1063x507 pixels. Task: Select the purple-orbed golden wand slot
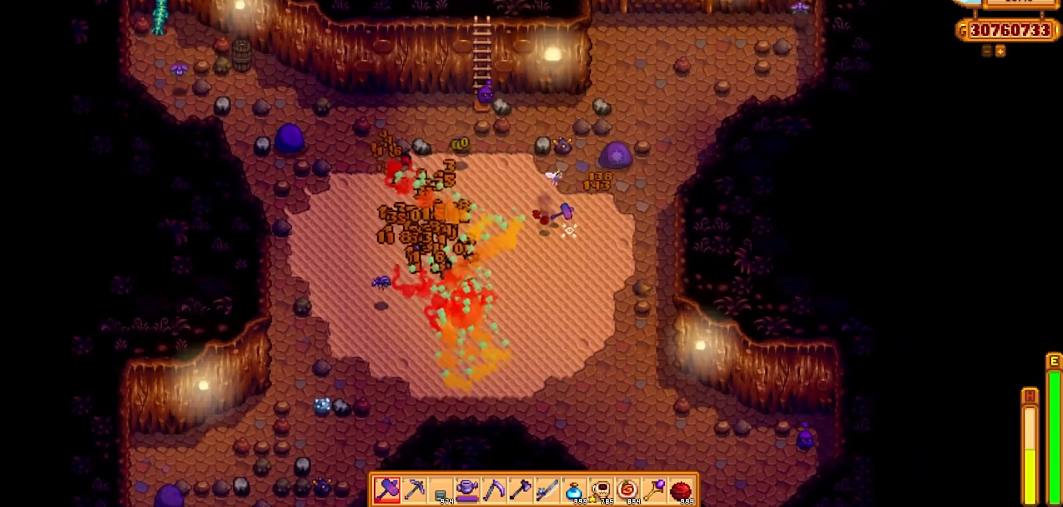654,490
